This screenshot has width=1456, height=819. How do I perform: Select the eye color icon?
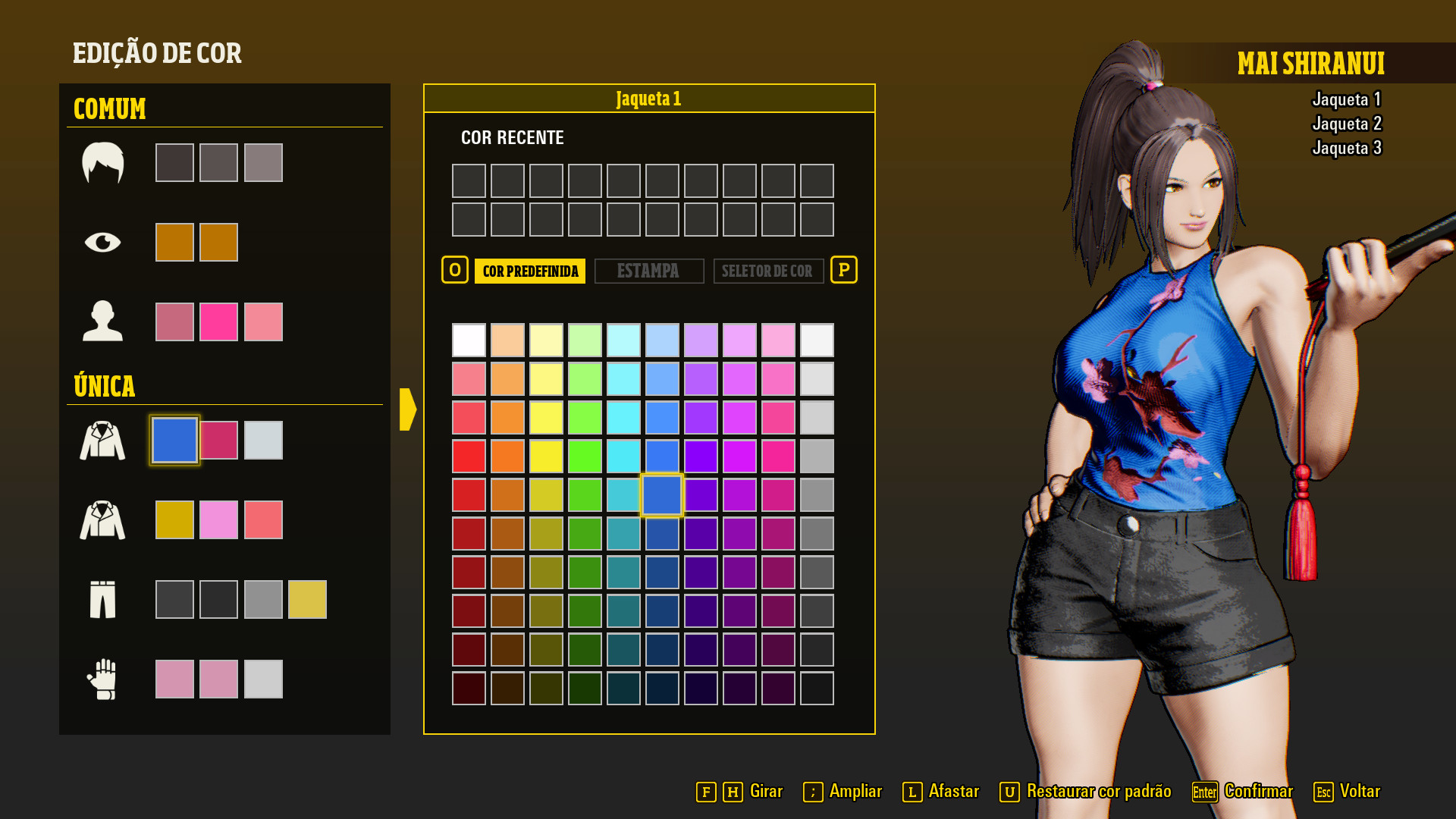click(105, 241)
